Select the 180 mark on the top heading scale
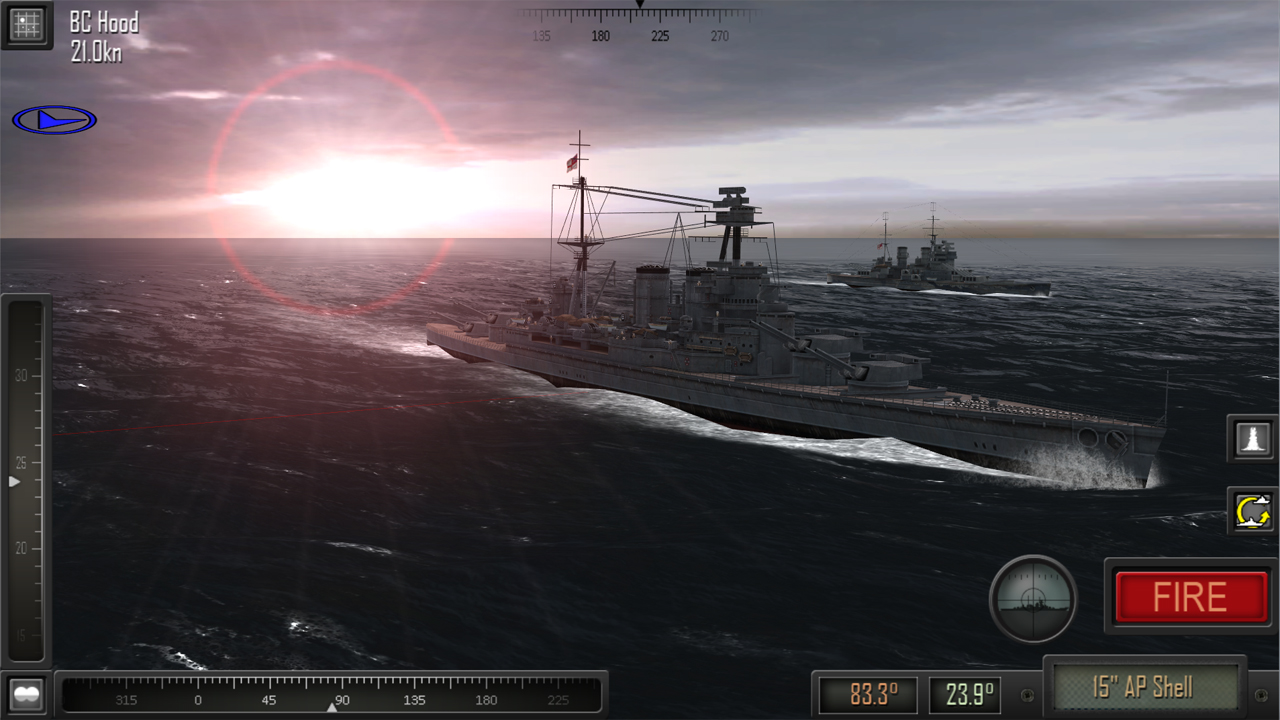The image size is (1280, 720). 601,36
